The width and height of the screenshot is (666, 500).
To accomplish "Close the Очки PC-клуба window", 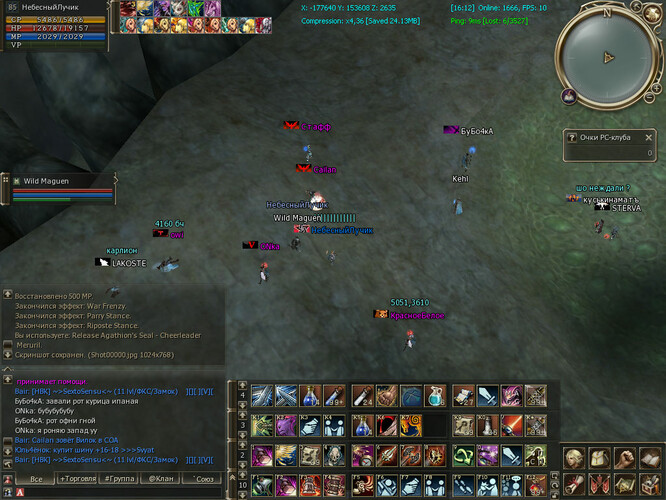I will [x=649, y=136].
